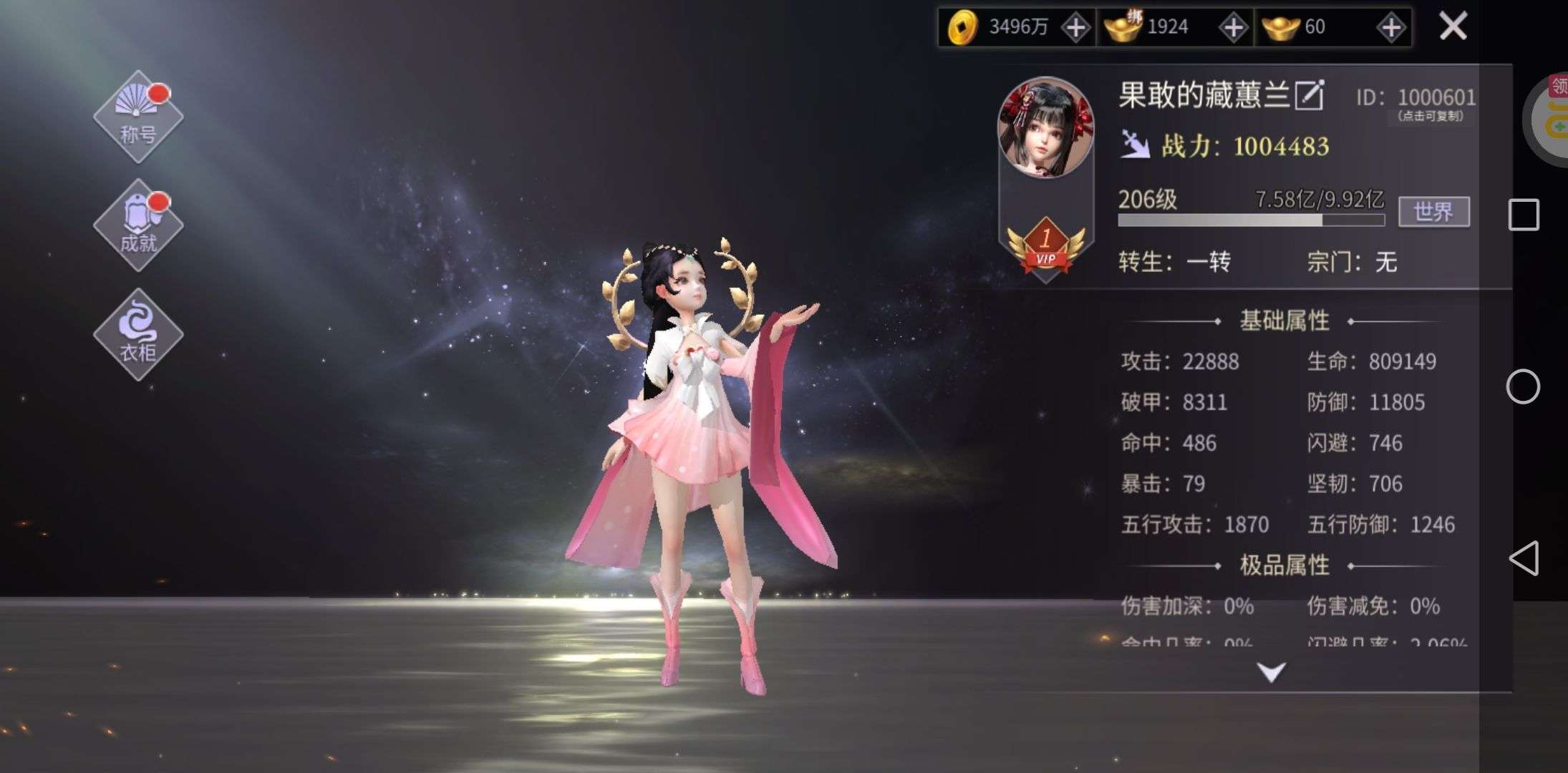Open the 衣柜 wardrobe menu
This screenshot has width=1568, height=773.
[138, 334]
